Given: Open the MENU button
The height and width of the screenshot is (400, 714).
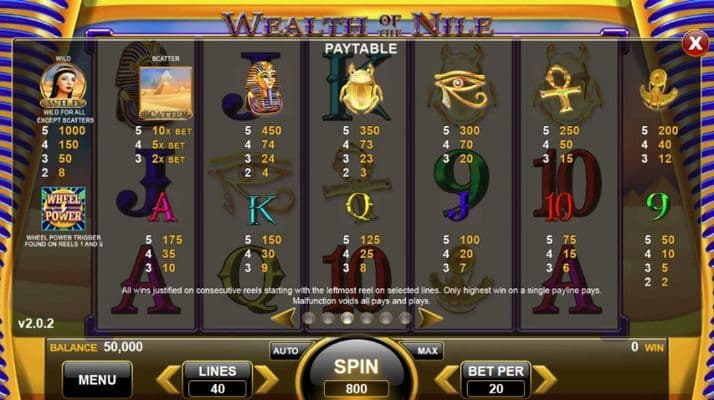Looking at the screenshot, I should click(97, 379).
